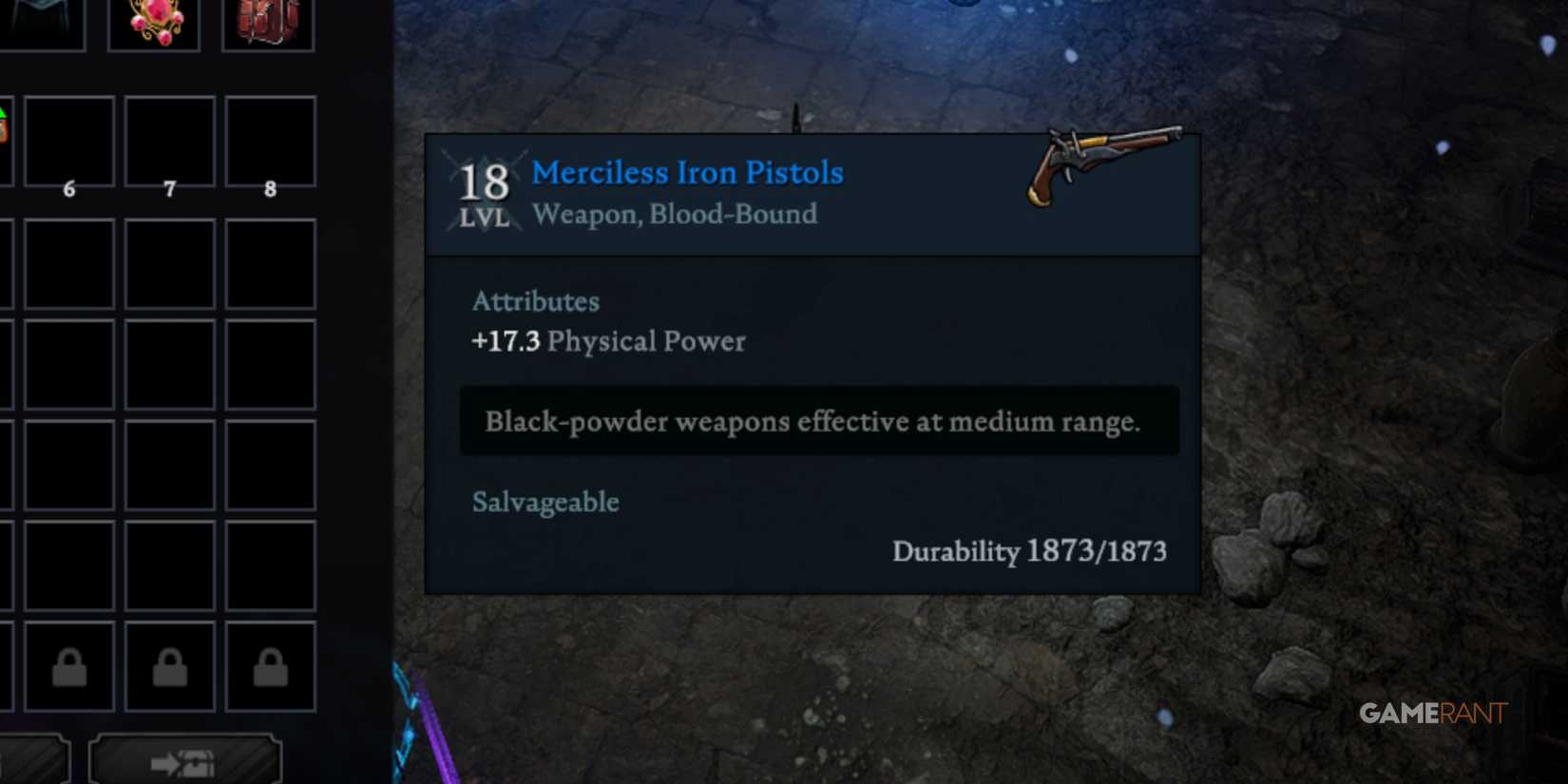Select the red satchel item icon

[x=267, y=21]
